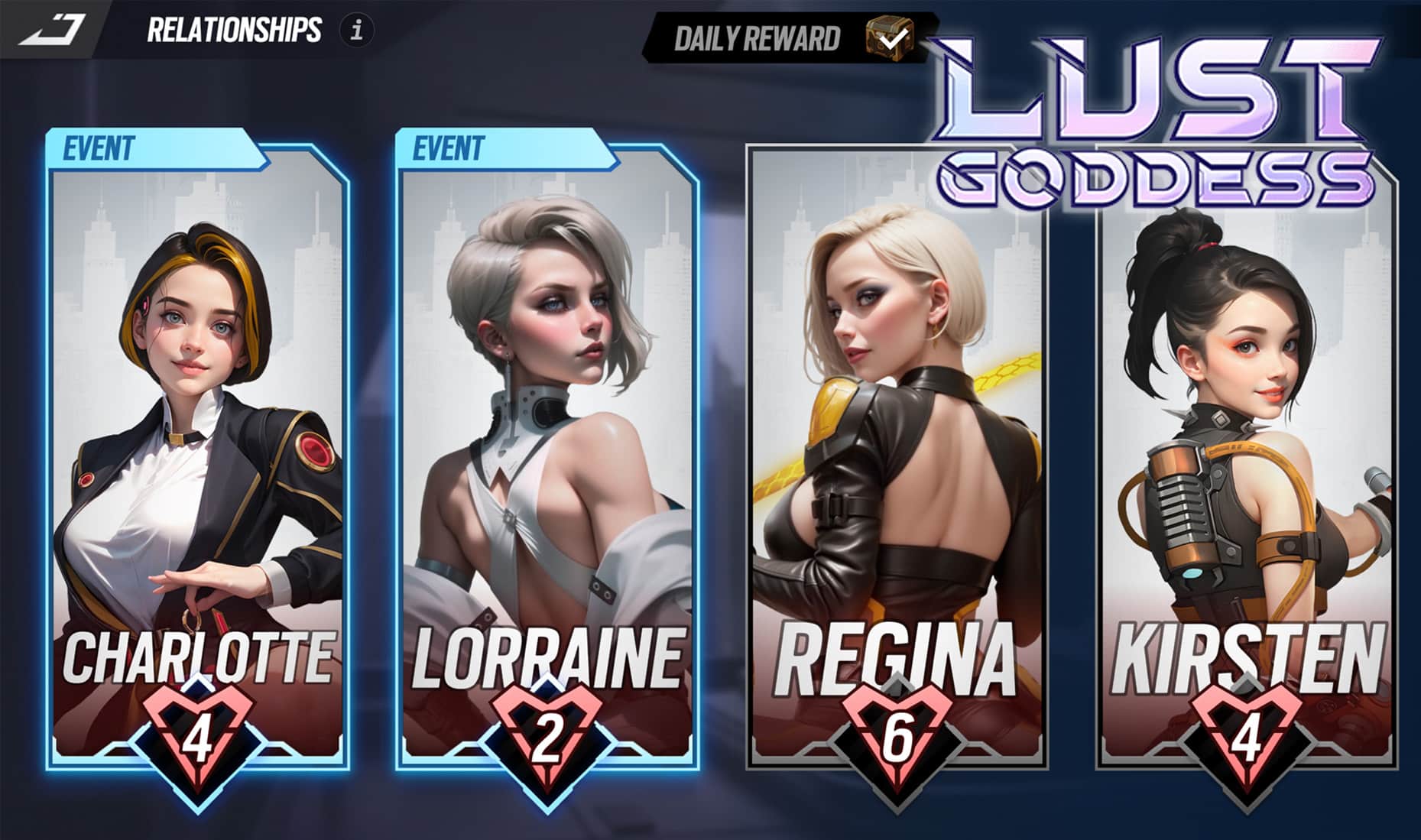Open the Daily Reward banner
The height and width of the screenshot is (840, 1421).
[764, 34]
